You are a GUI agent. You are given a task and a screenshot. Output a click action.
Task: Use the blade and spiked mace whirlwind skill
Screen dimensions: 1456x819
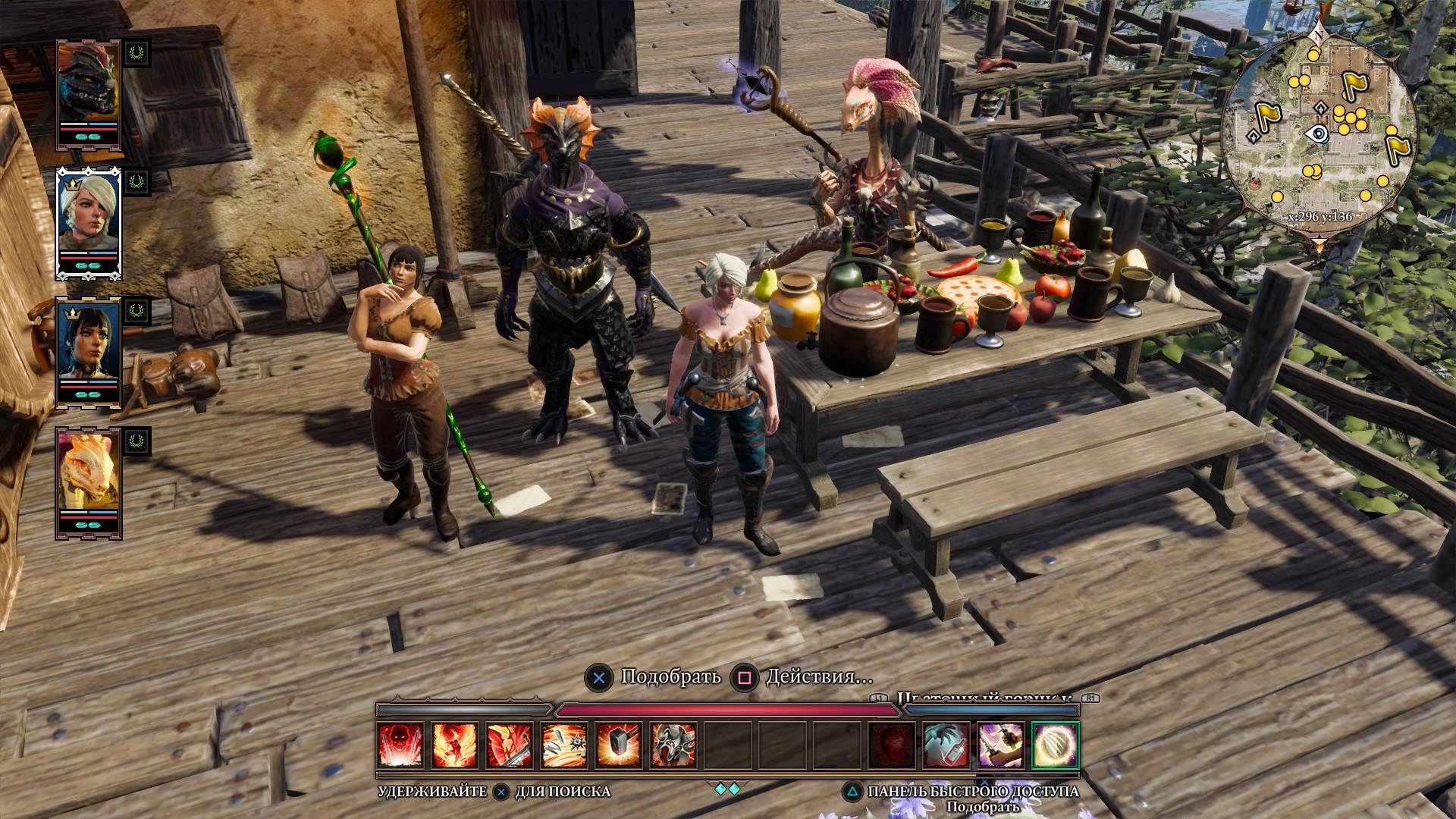coord(564,745)
